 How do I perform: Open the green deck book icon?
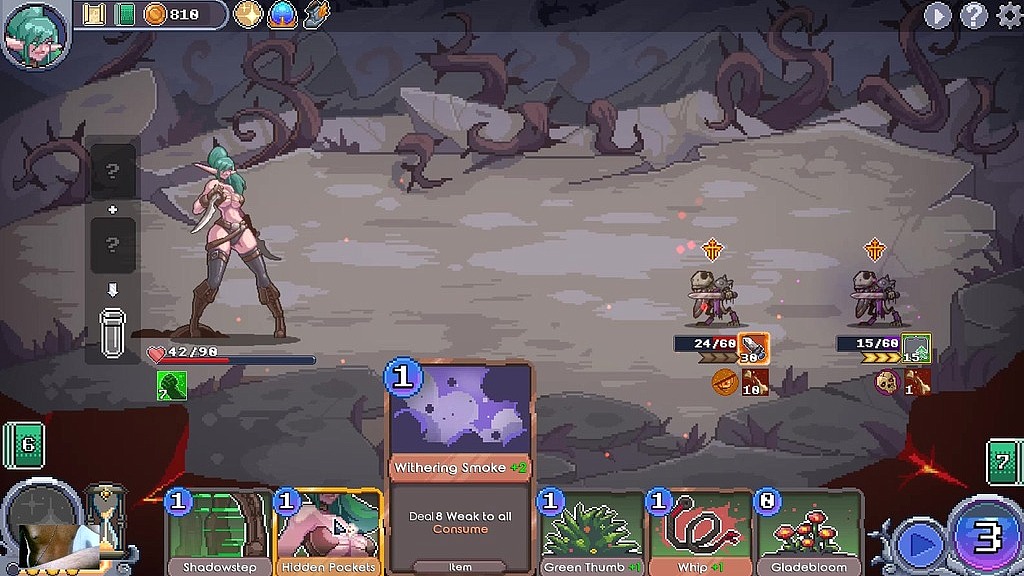[124, 14]
